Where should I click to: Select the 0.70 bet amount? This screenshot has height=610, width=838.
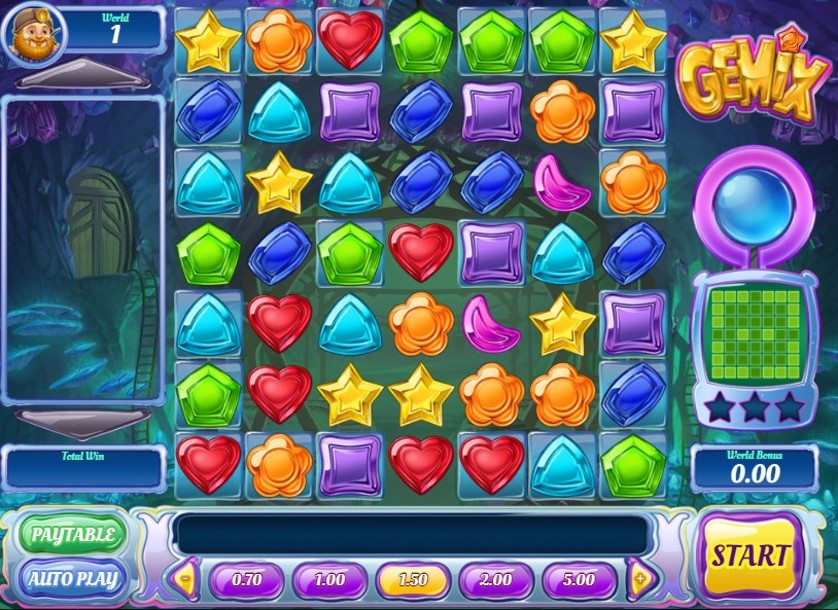[246, 579]
